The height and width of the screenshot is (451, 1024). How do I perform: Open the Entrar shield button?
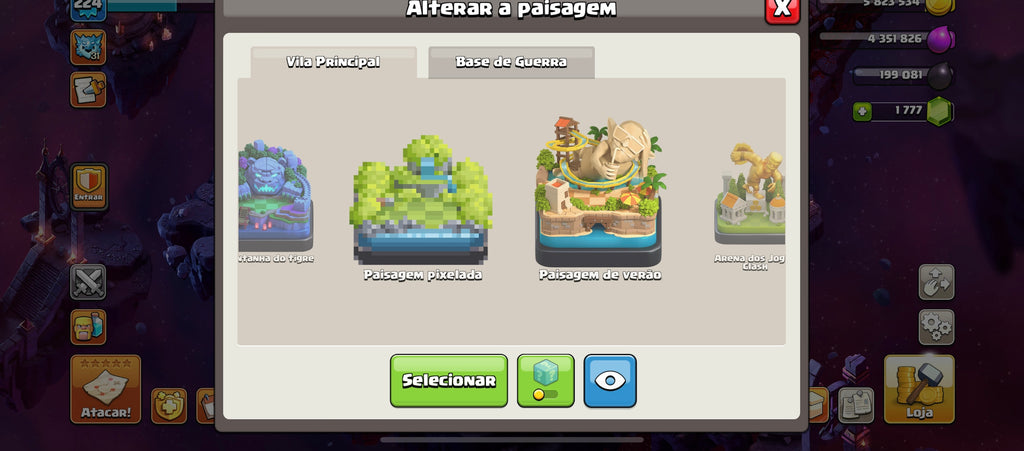tap(89, 186)
